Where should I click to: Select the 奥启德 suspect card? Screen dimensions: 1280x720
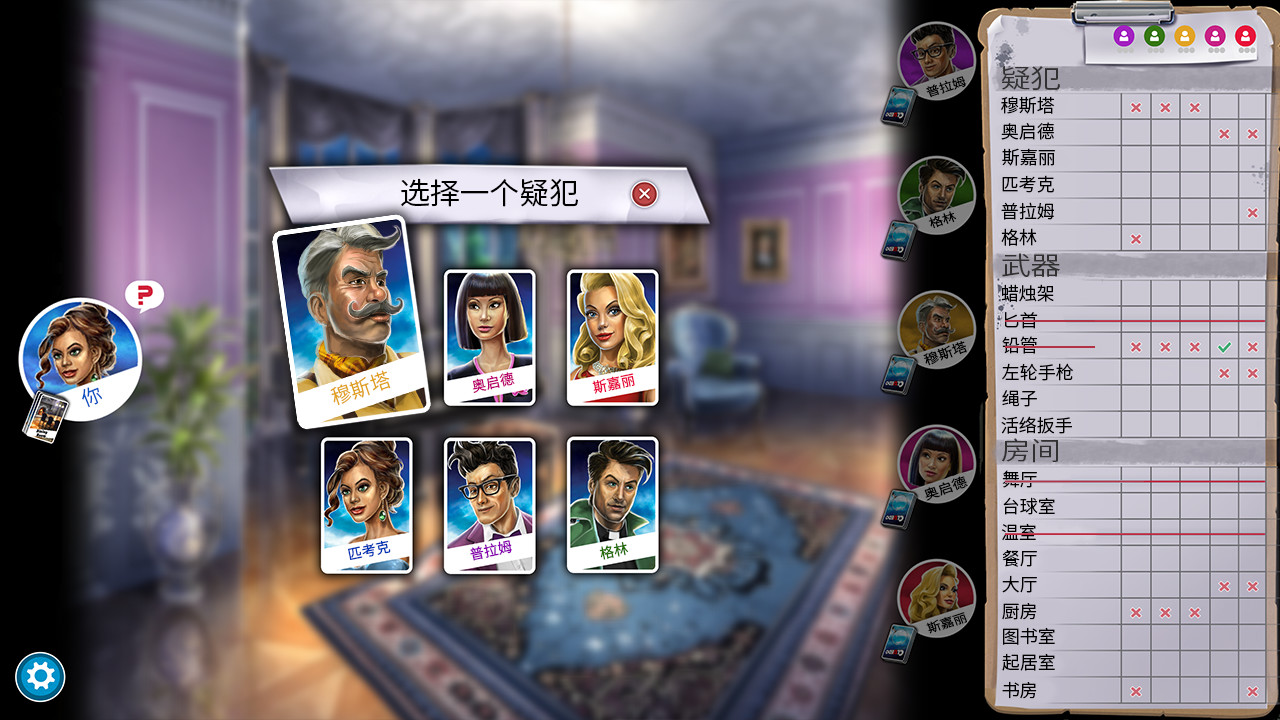(x=489, y=338)
